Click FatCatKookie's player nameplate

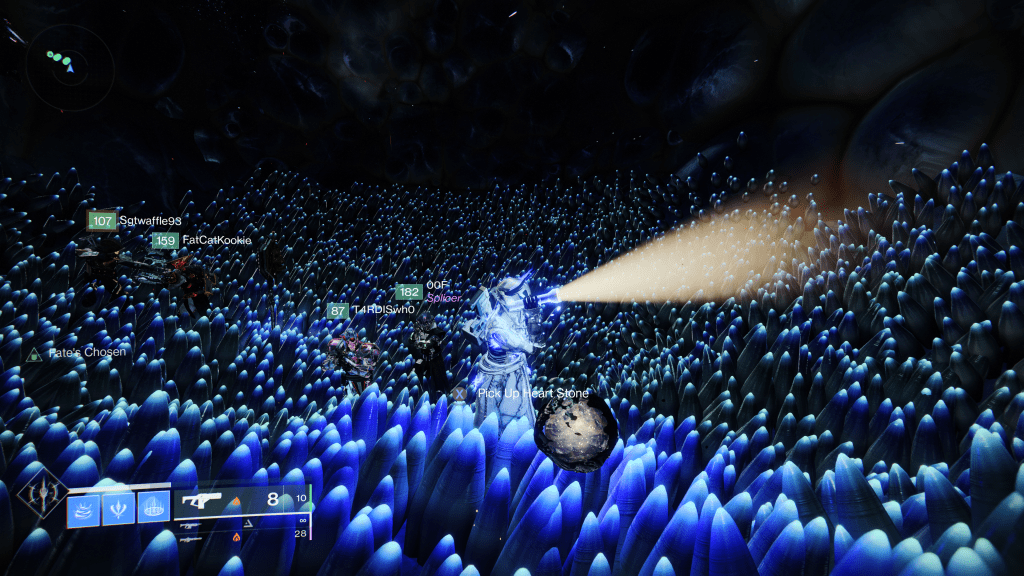pyautogui.click(x=201, y=241)
